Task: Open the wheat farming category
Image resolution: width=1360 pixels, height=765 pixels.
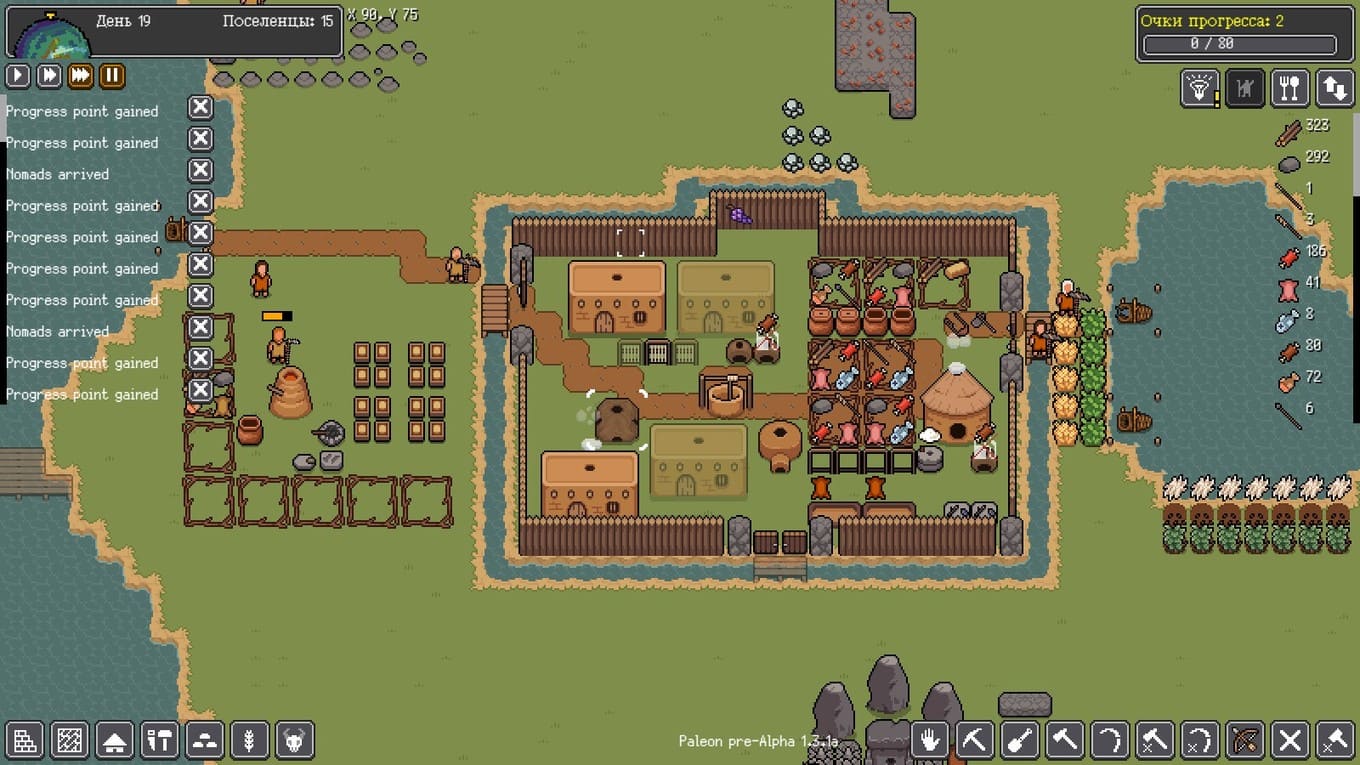Action: click(250, 740)
